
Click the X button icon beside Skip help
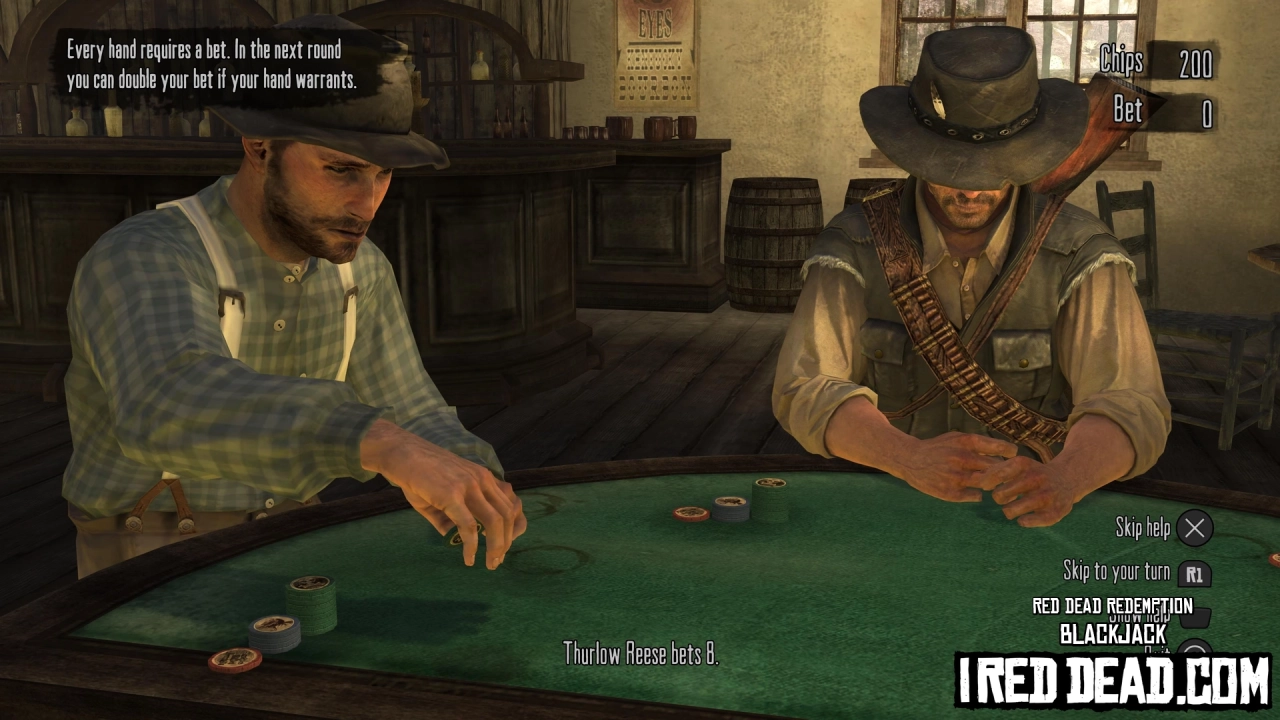(1195, 529)
